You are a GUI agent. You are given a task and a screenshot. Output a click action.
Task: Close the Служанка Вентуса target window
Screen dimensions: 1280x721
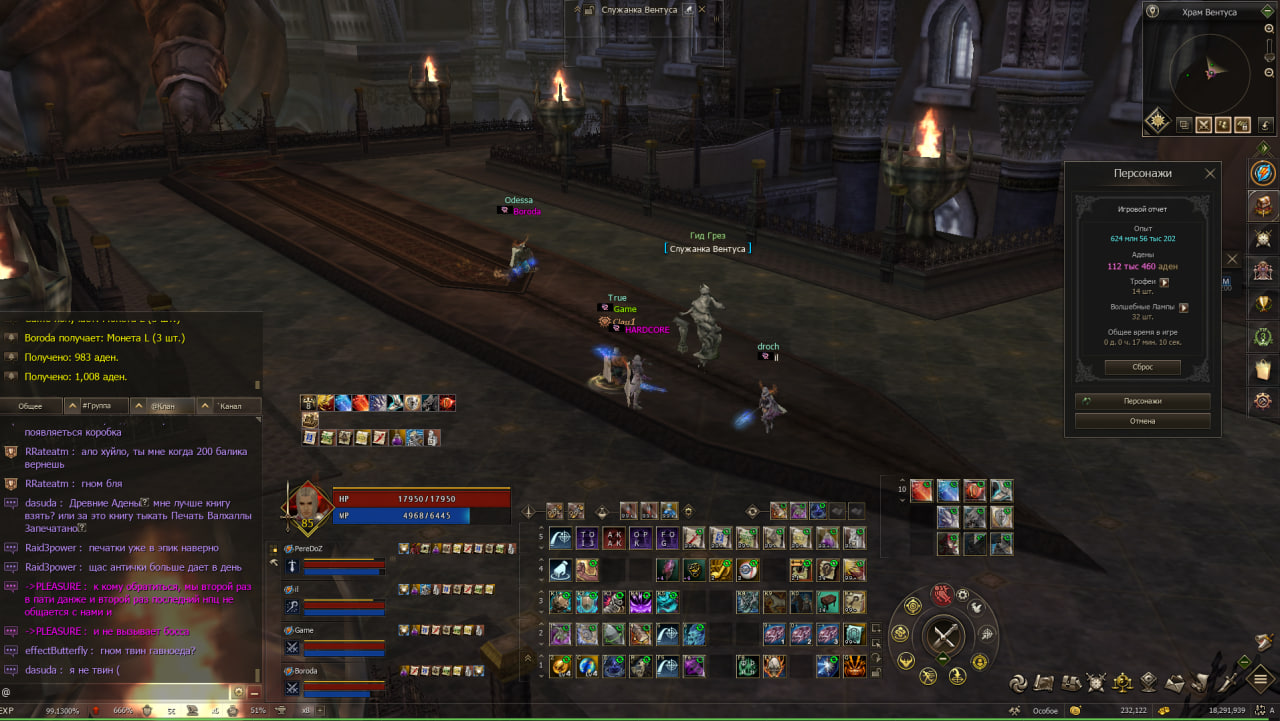tap(701, 10)
